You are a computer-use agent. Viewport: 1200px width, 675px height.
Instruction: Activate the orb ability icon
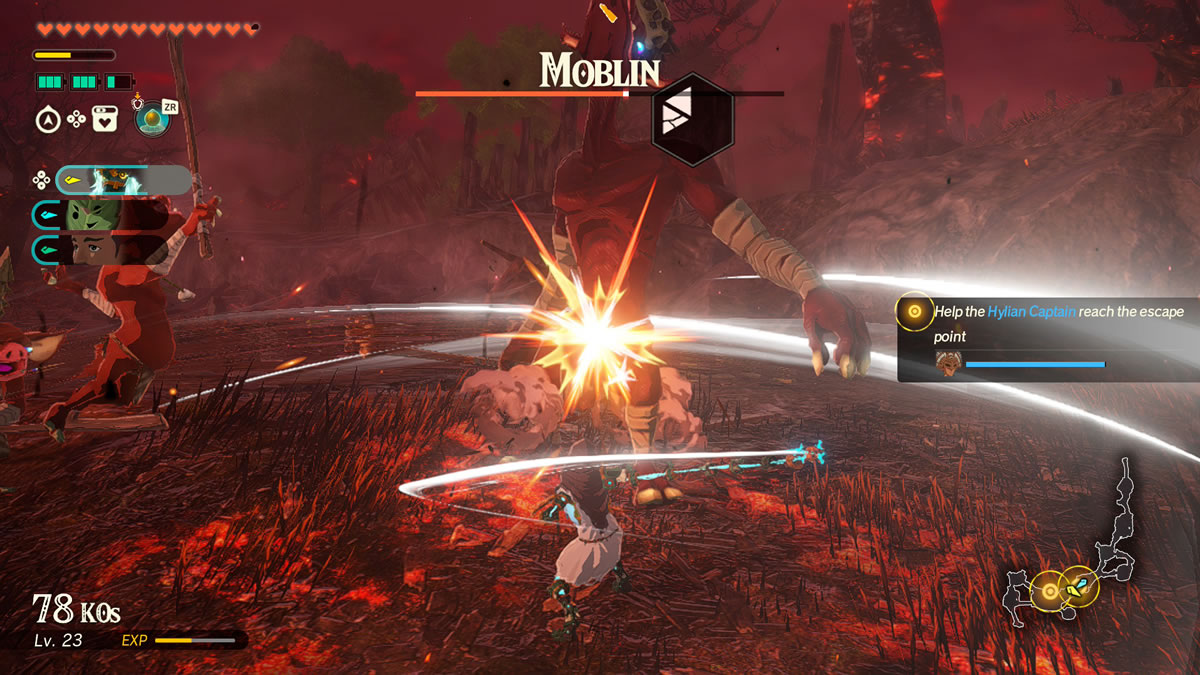pos(152,119)
